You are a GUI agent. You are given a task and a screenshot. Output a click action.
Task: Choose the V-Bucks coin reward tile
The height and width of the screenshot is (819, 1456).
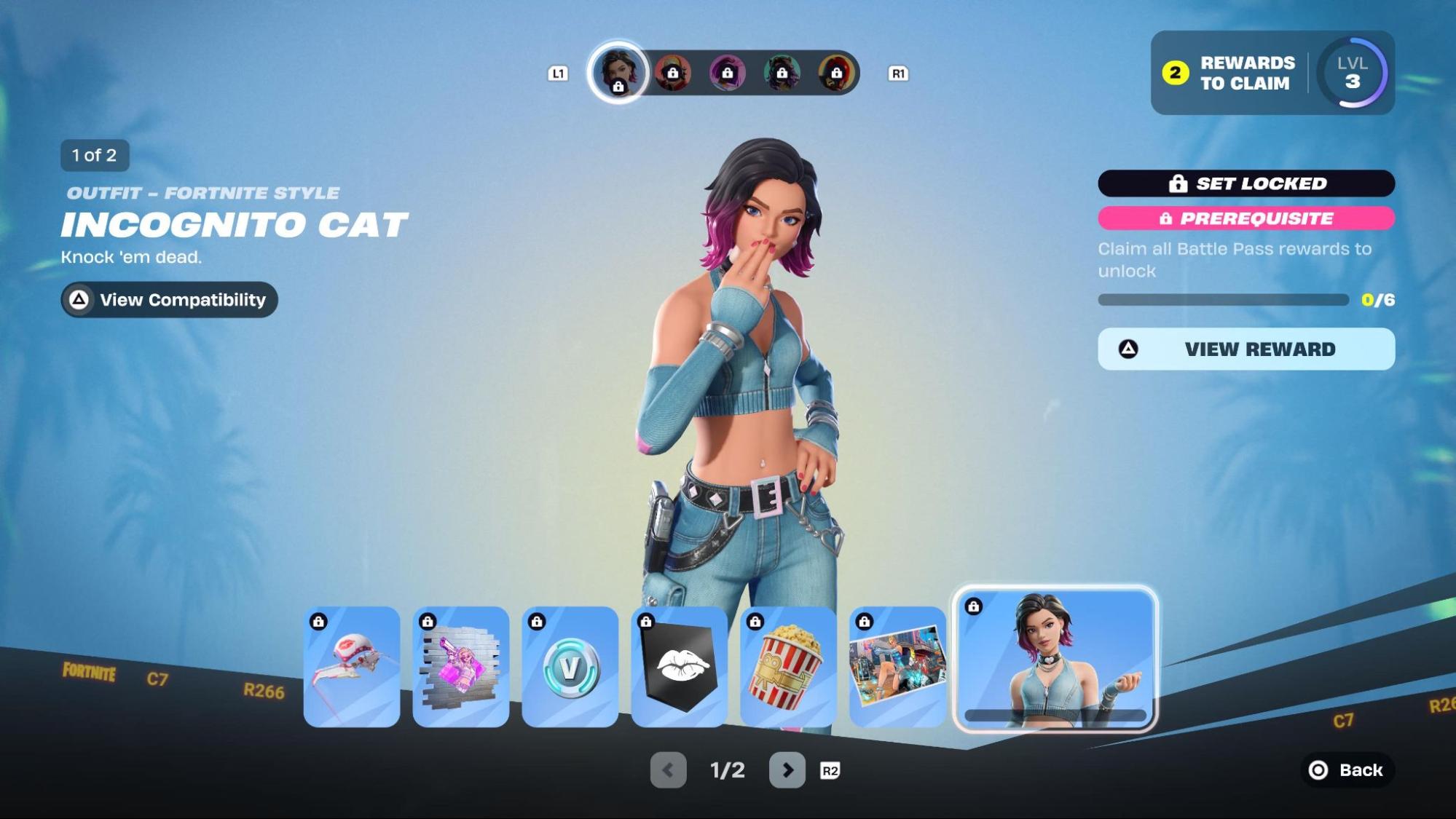[x=570, y=667]
